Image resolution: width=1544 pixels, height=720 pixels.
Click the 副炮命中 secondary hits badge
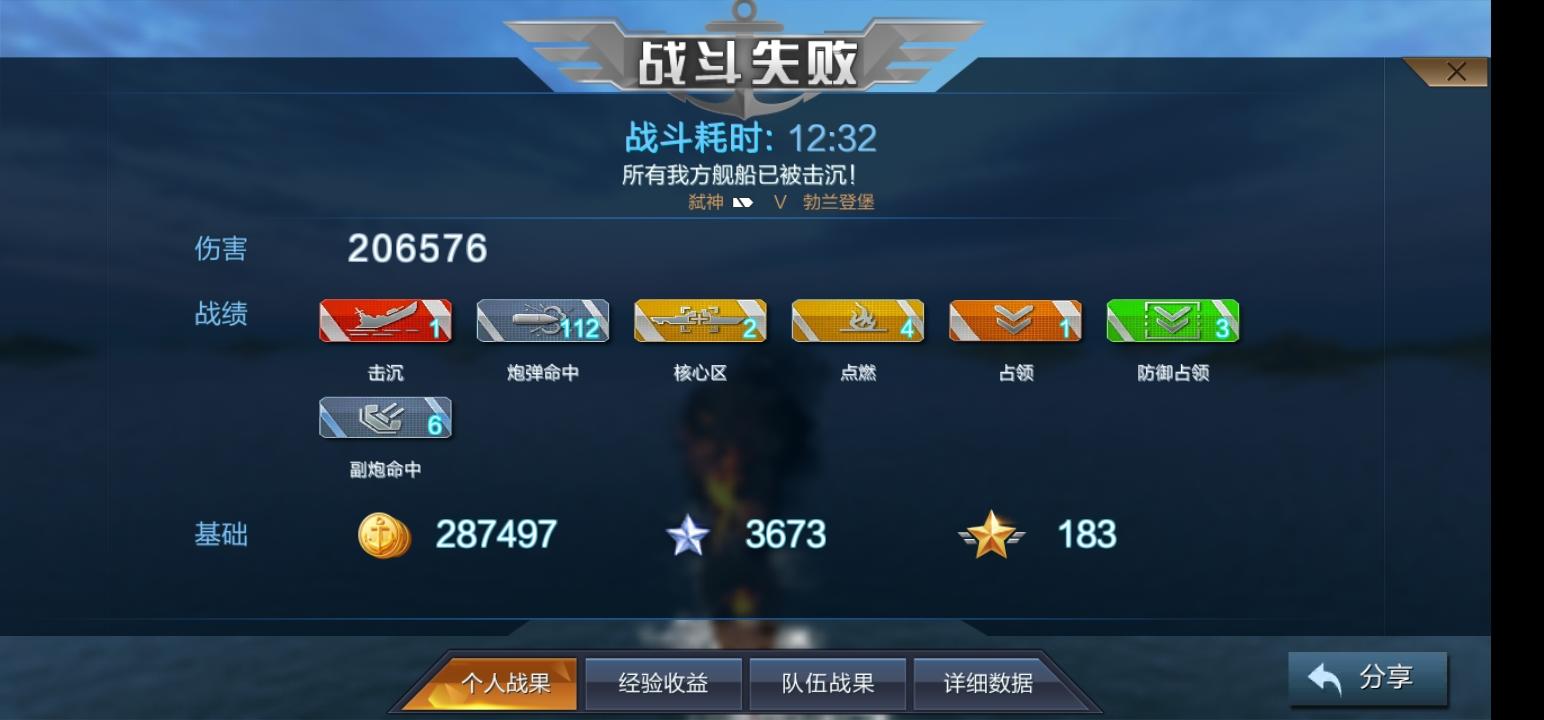[x=384, y=418]
